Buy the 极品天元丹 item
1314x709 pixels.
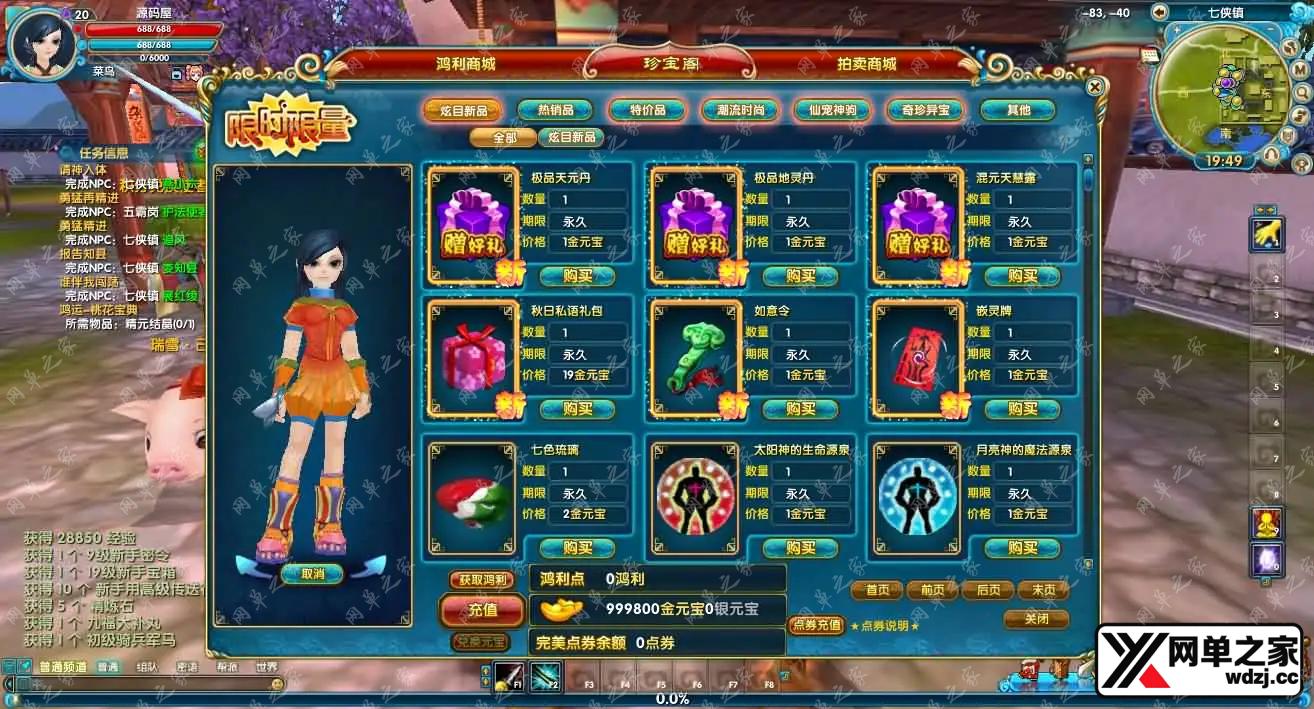point(577,276)
